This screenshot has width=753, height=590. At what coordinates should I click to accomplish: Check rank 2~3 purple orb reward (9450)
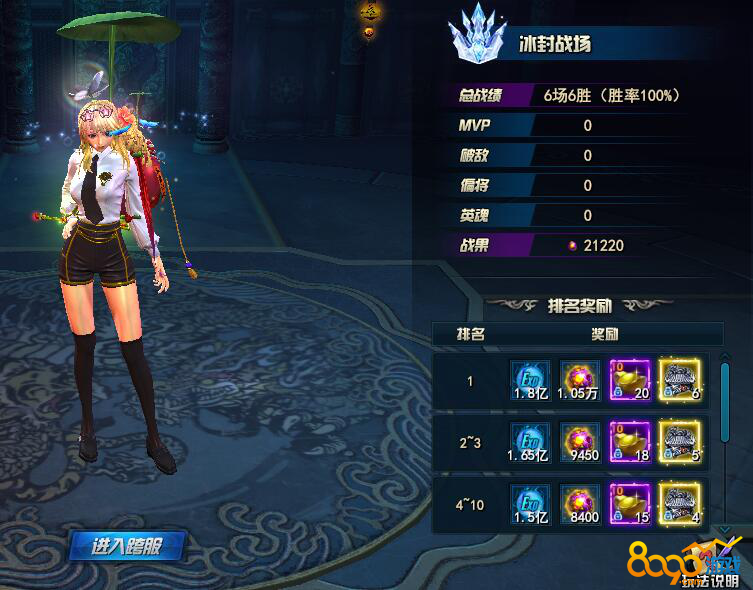pos(580,443)
